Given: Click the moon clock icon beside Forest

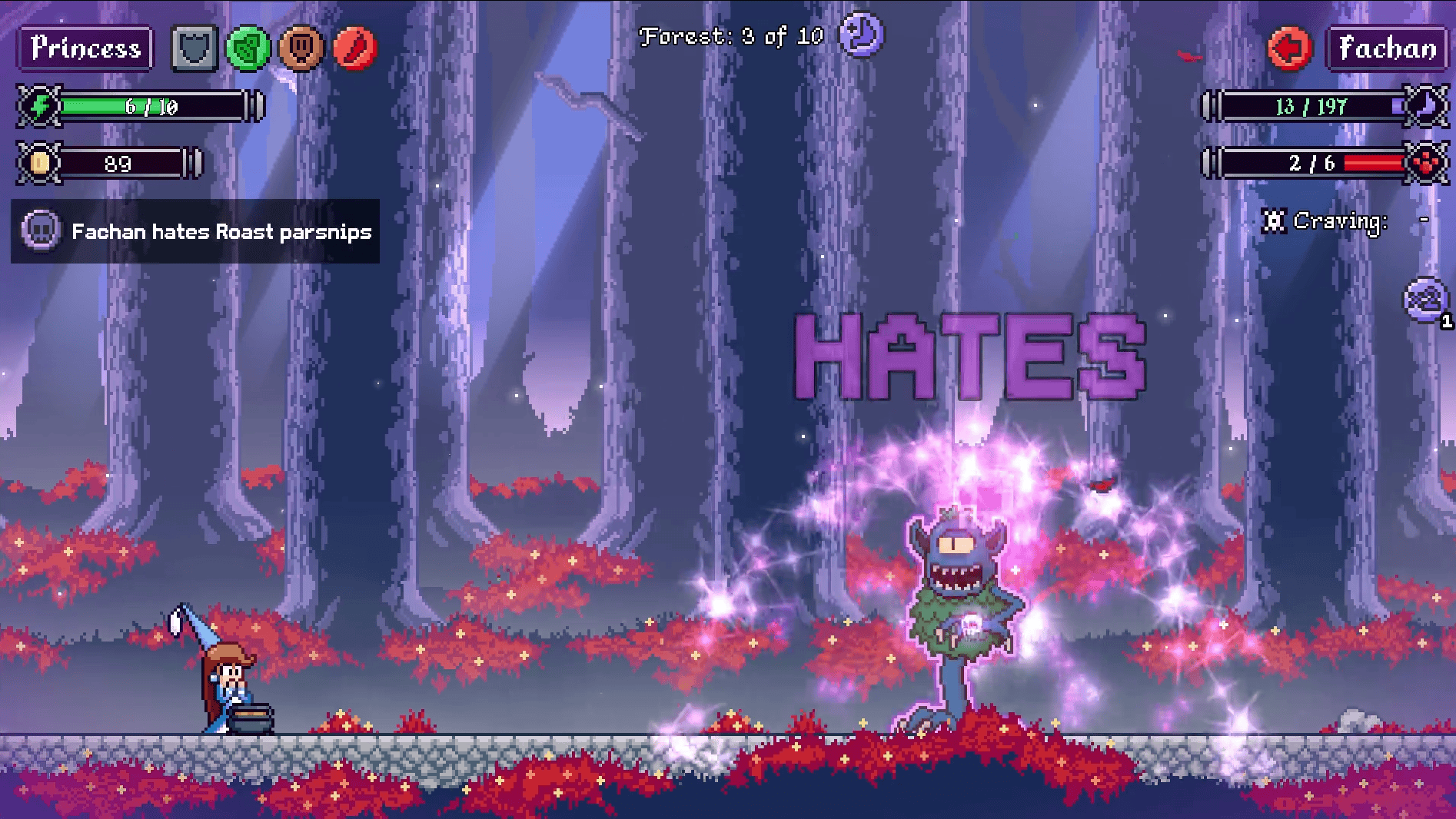Looking at the screenshot, I should tap(861, 35).
